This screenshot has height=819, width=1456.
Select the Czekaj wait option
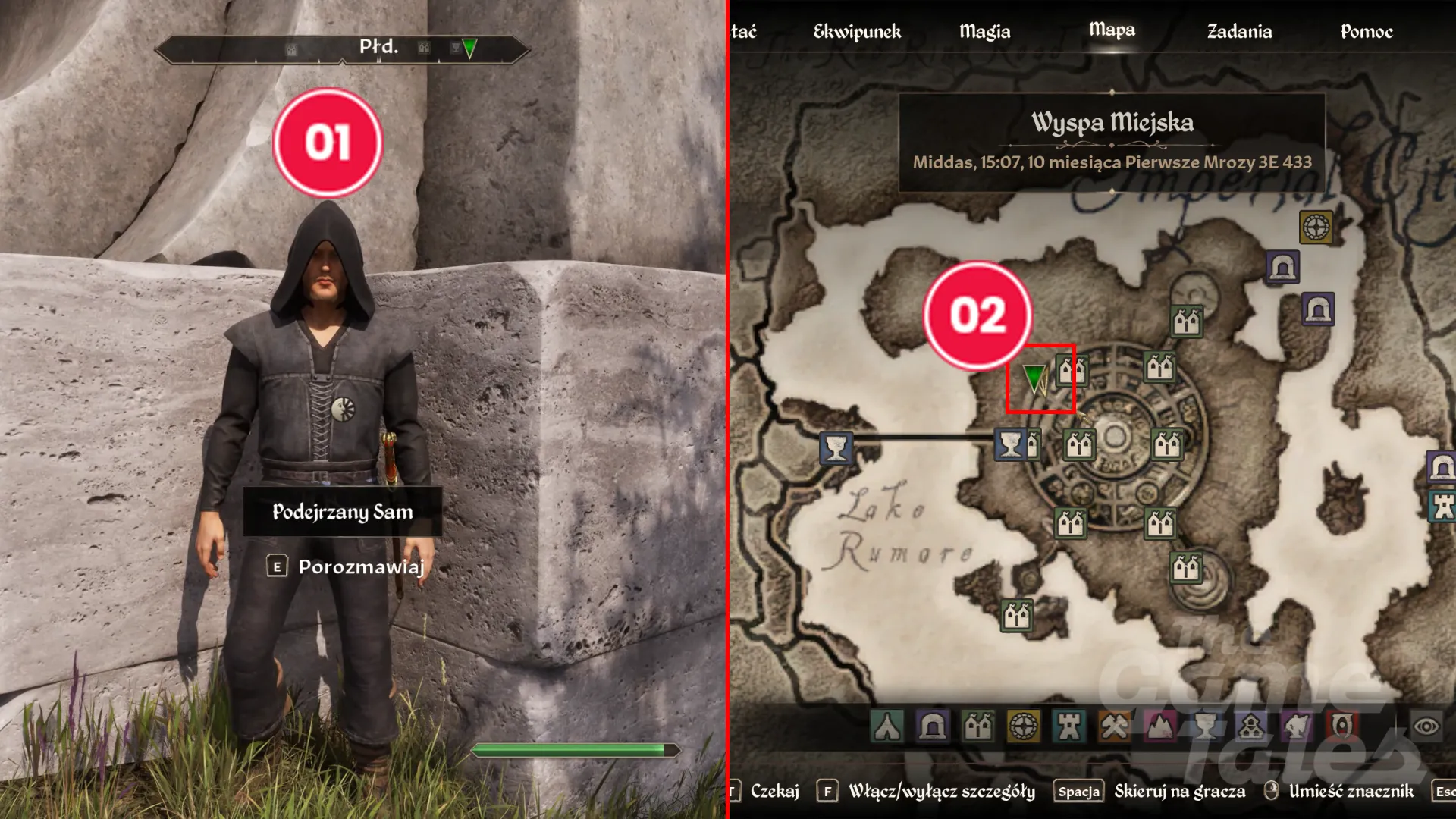pyautogui.click(x=774, y=792)
